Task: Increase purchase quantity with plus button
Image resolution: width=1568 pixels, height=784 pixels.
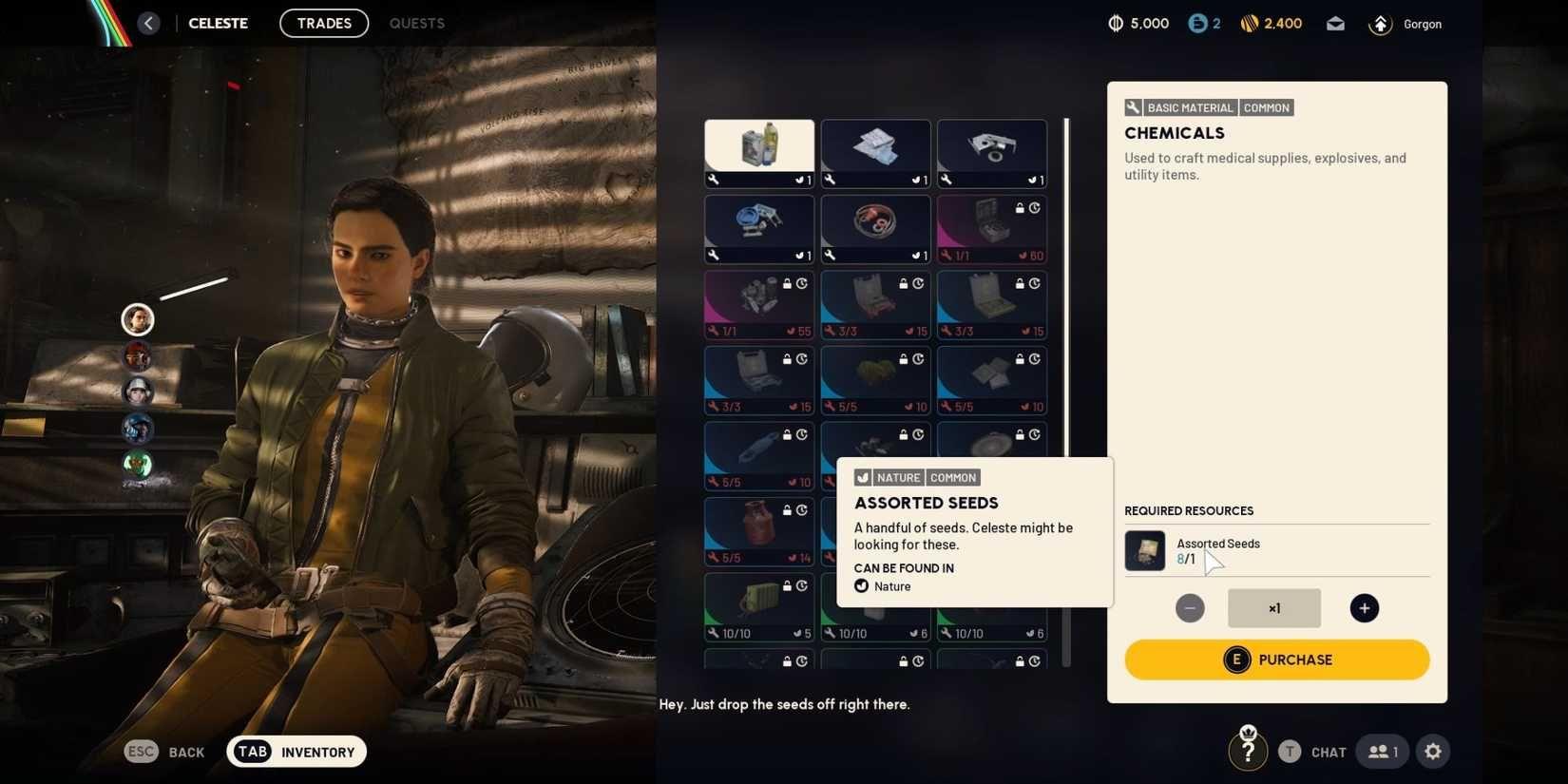Action: (1364, 607)
